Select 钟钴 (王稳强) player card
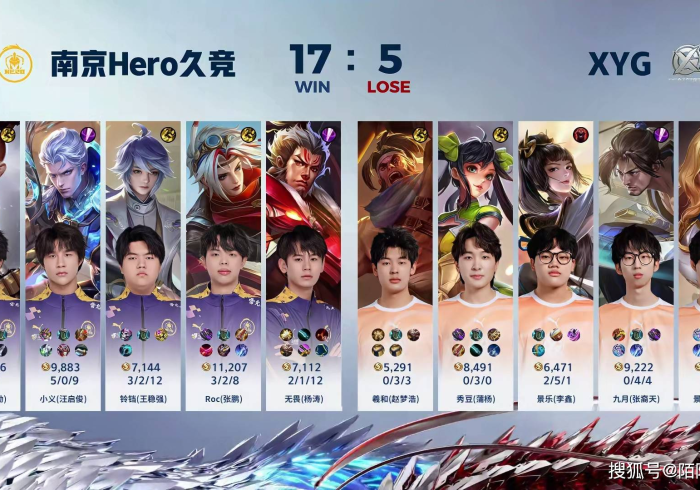The width and height of the screenshot is (700, 490). (142, 265)
